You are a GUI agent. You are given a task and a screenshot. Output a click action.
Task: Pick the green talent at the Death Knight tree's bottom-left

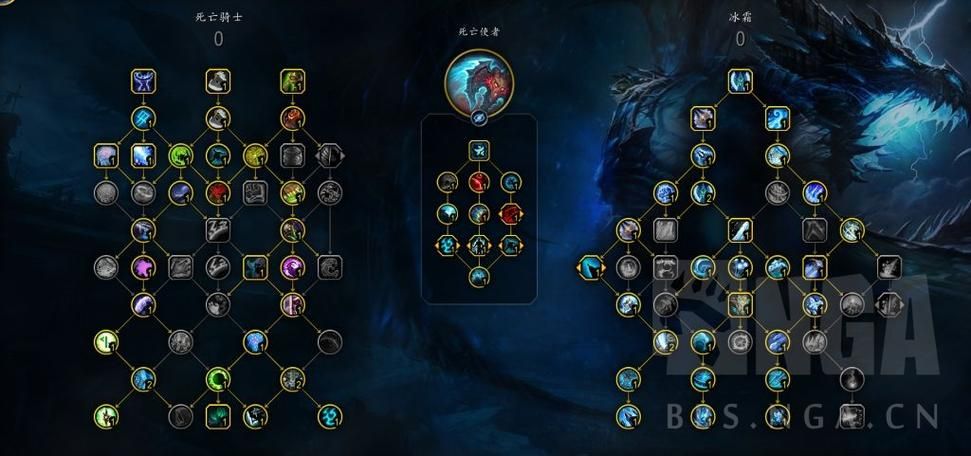pos(105,415)
